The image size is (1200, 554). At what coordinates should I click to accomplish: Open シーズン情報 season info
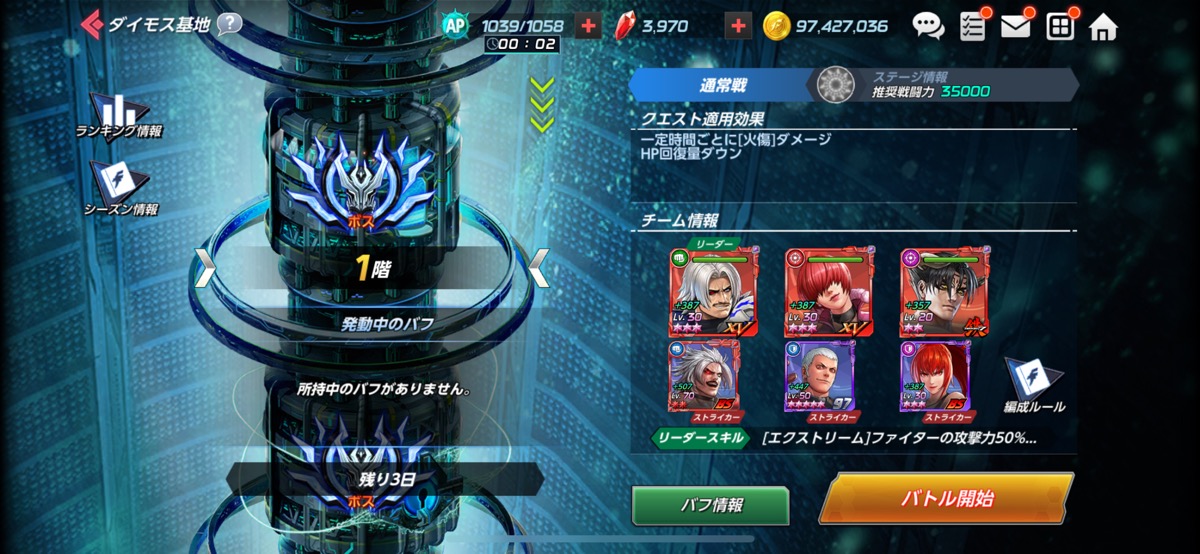[119, 187]
